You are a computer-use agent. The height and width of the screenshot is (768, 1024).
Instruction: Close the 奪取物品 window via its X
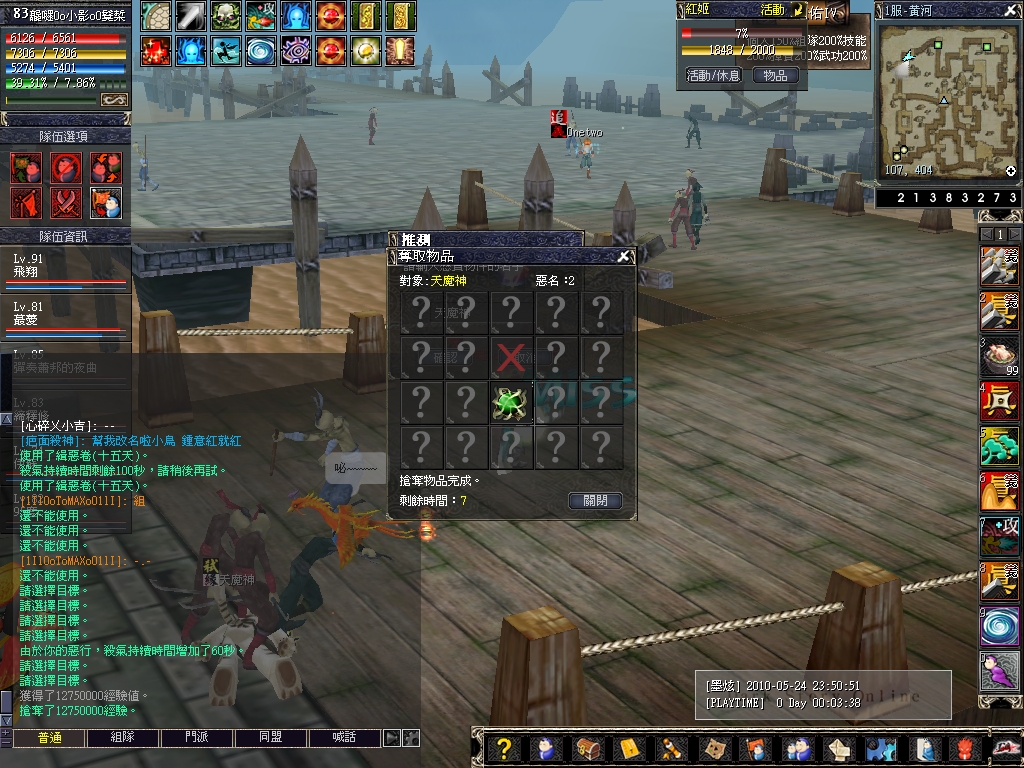(623, 256)
